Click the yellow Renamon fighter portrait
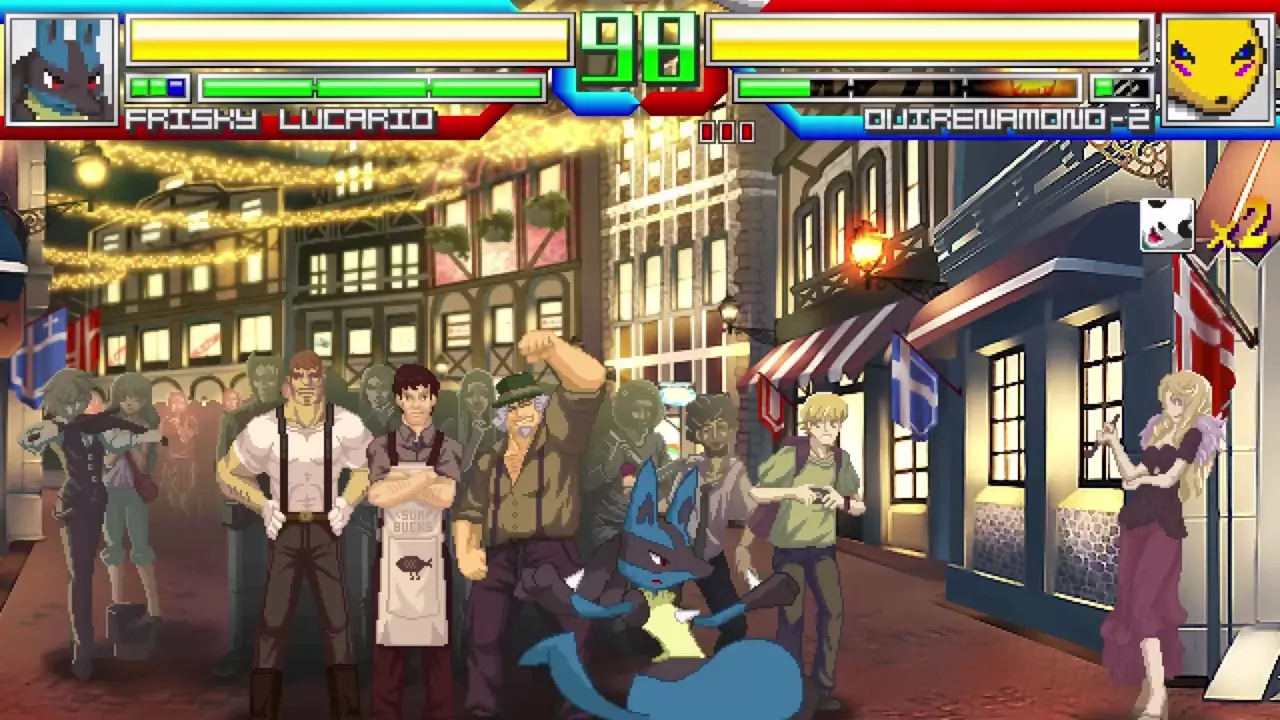The image size is (1280, 720). 1217,68
